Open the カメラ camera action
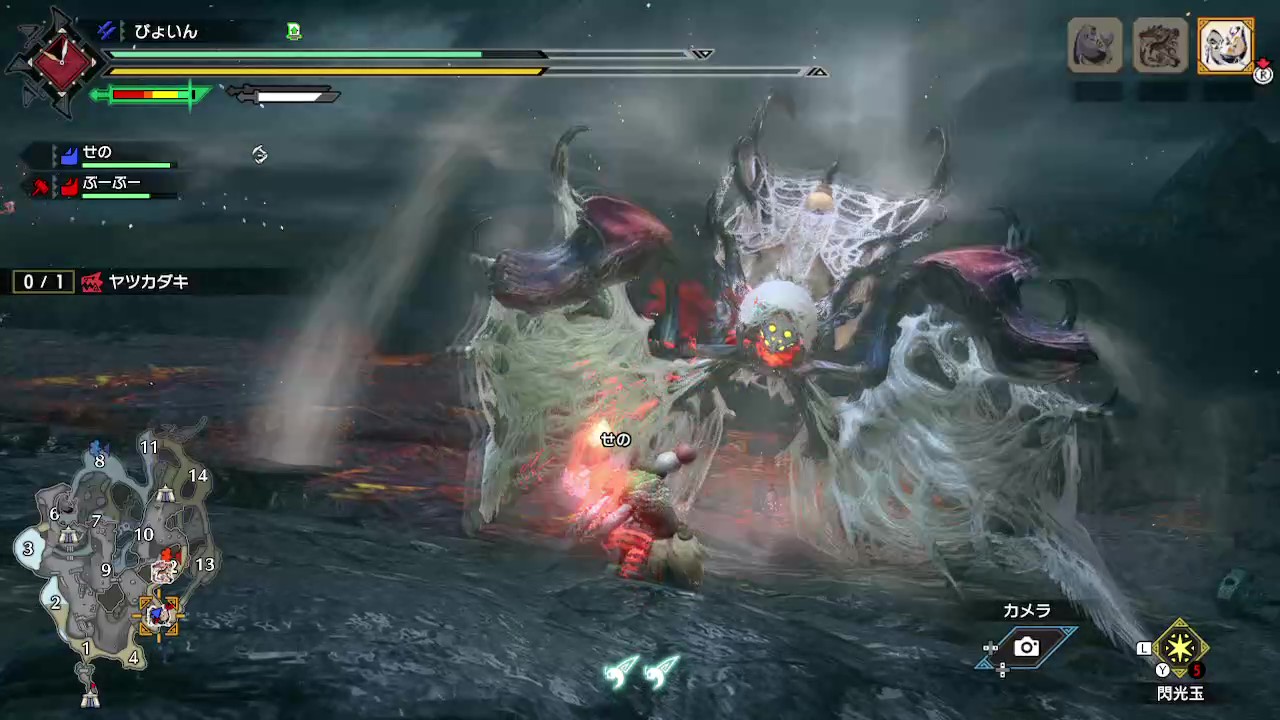This screenshot has height=720, width=1280. point(1027,647)
